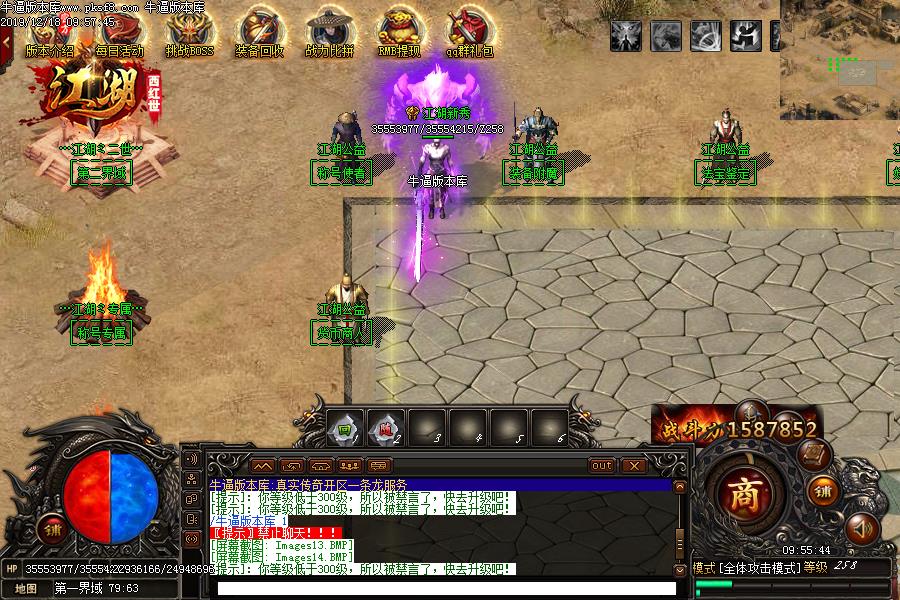This screenshot has width=900, height=600.
Task: Select the 挑战BOSS challenge icon
Action: (x=189, y=35)
